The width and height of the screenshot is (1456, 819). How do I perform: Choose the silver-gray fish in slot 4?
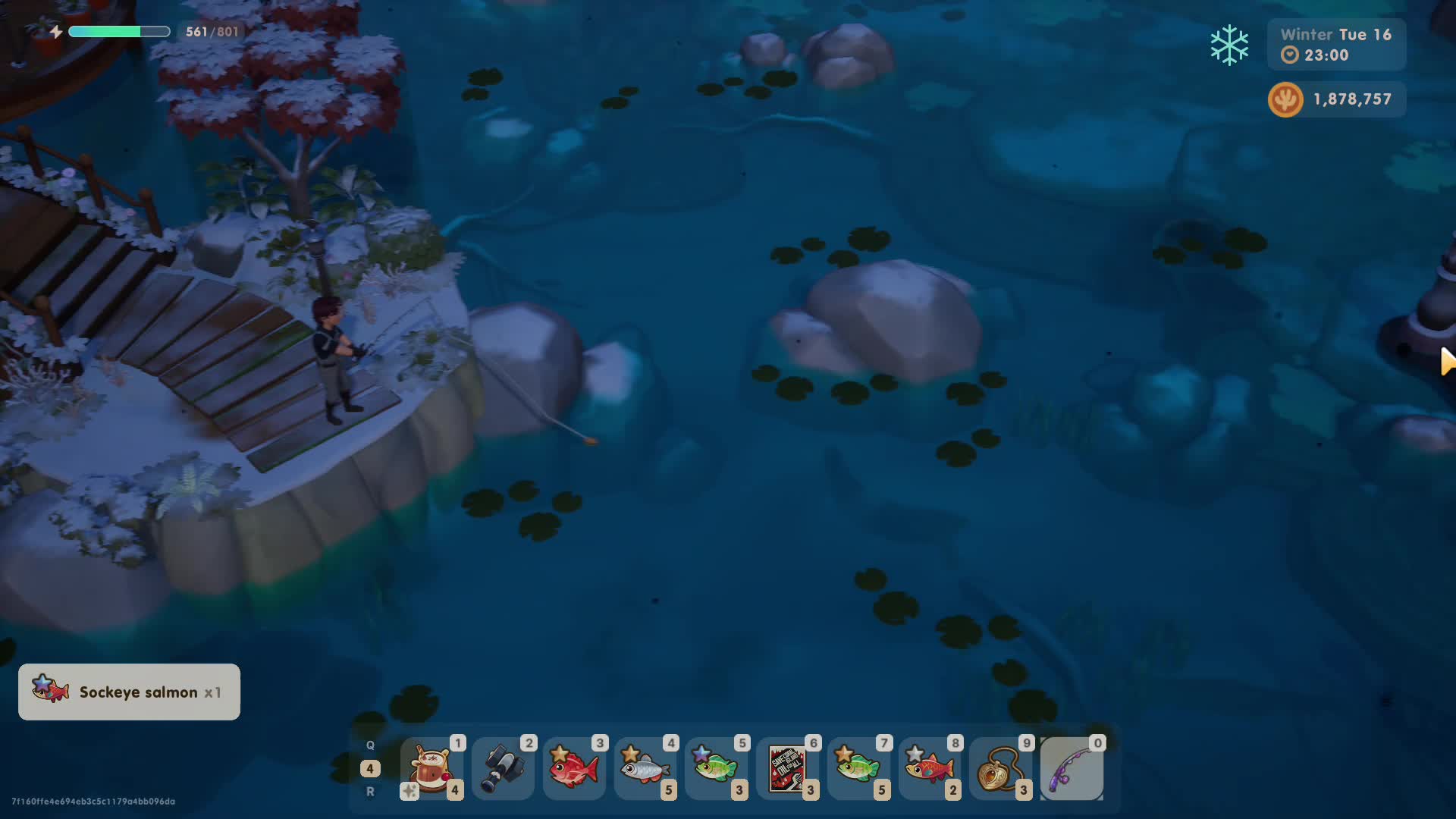pyautogui.click(x=645, y=769)
